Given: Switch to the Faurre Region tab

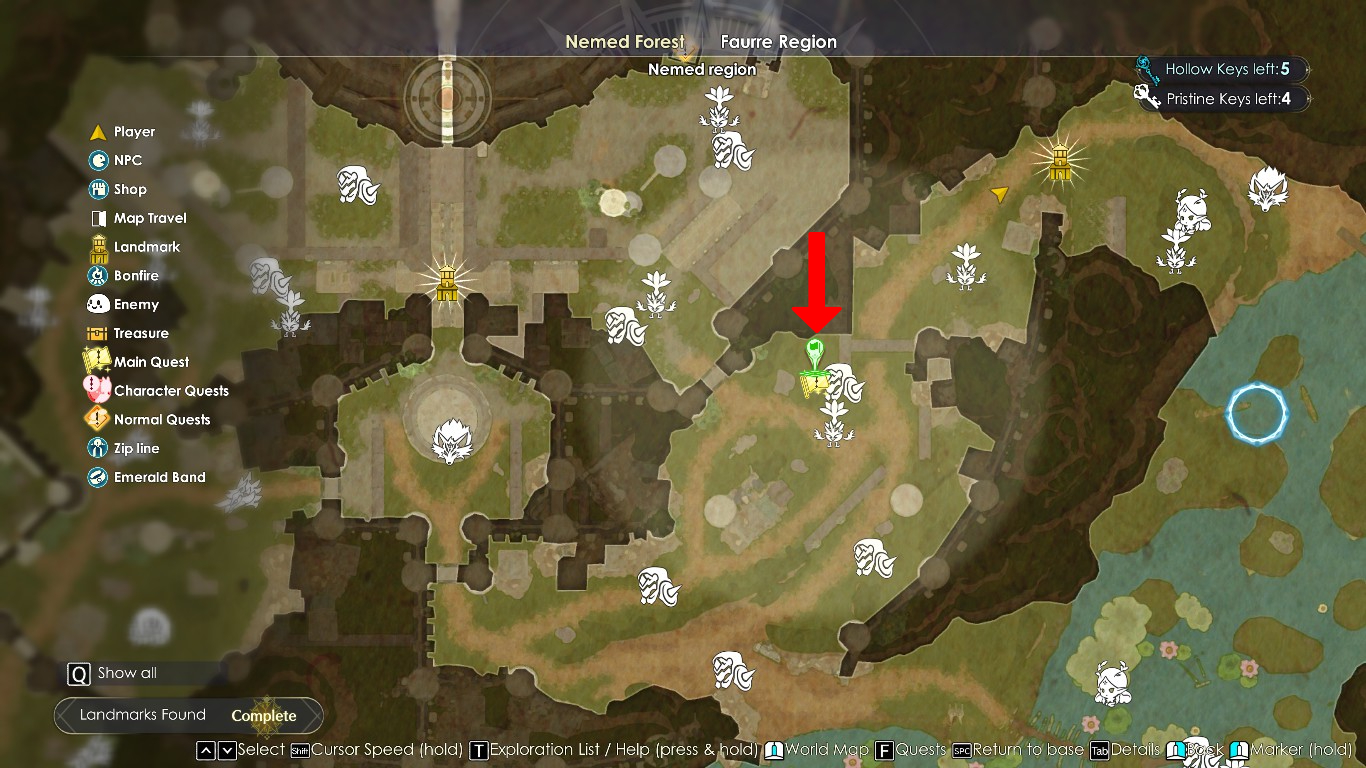Looking at the screenshot, I should tap(779, 42).
